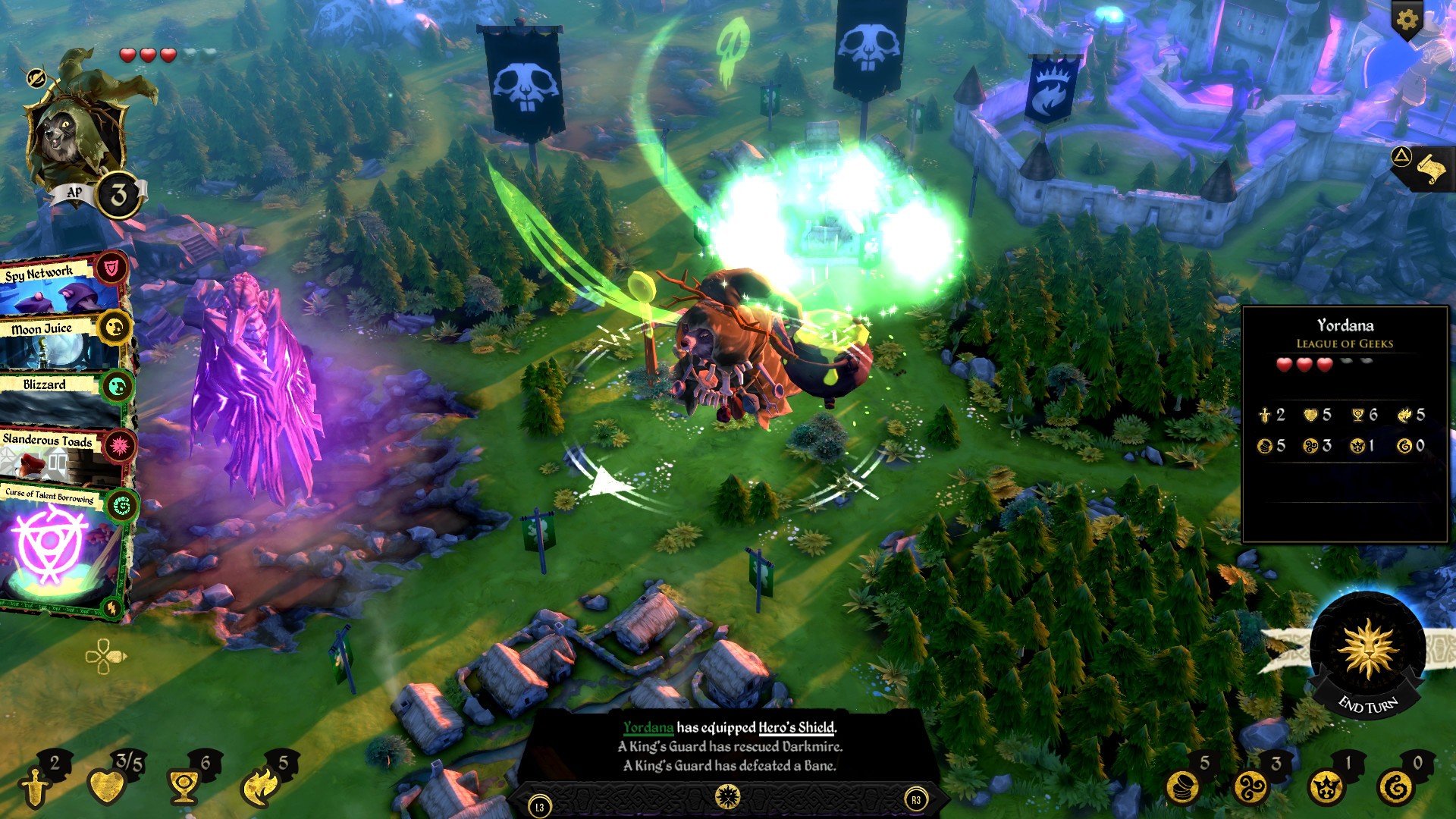The height and width of the screenshot is (819, 1456).
Task: Click the Yordana name link in the log
Action: [x=648, y=727]
